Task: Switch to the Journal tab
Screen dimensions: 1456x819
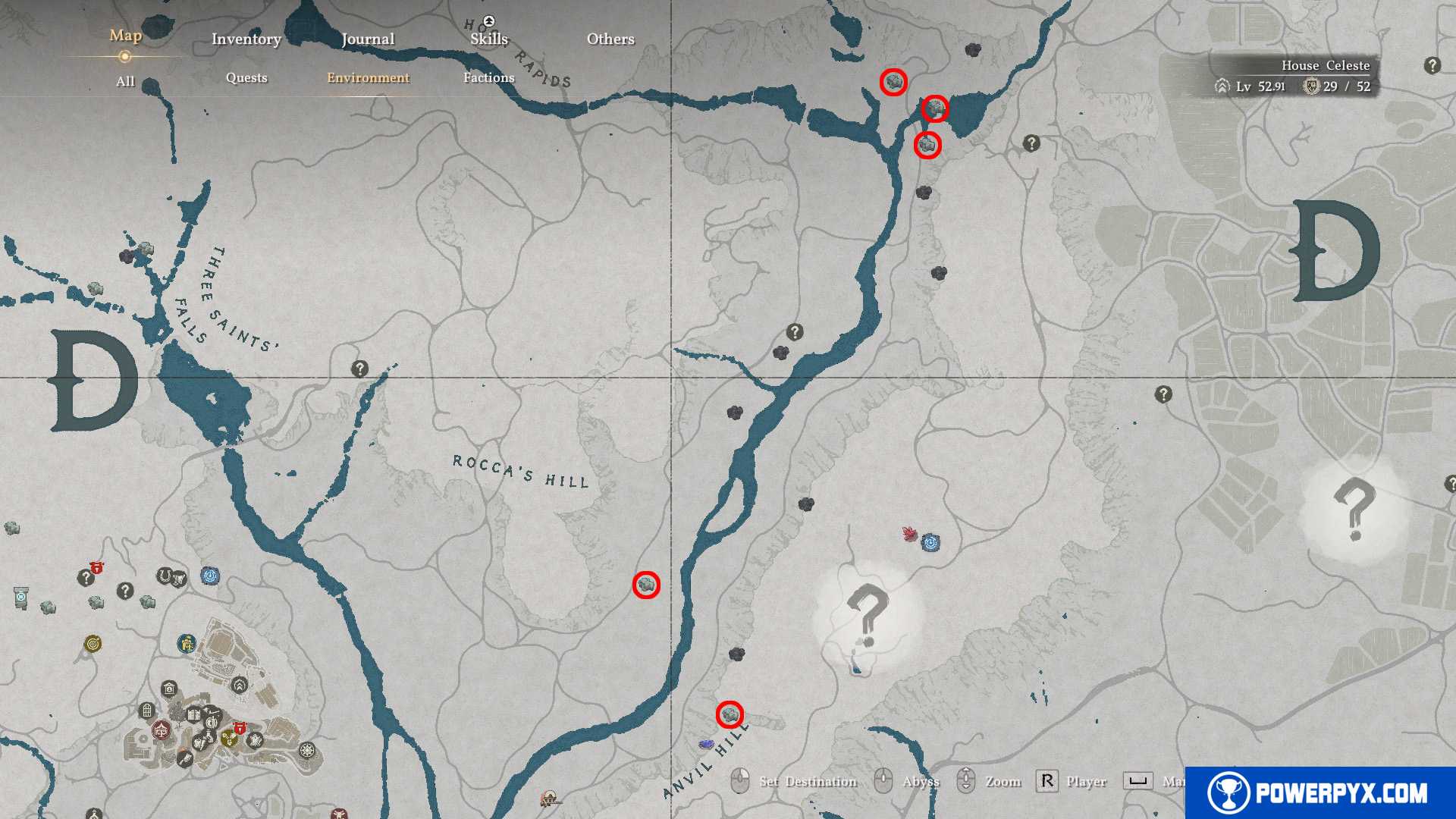Action: 368,39
